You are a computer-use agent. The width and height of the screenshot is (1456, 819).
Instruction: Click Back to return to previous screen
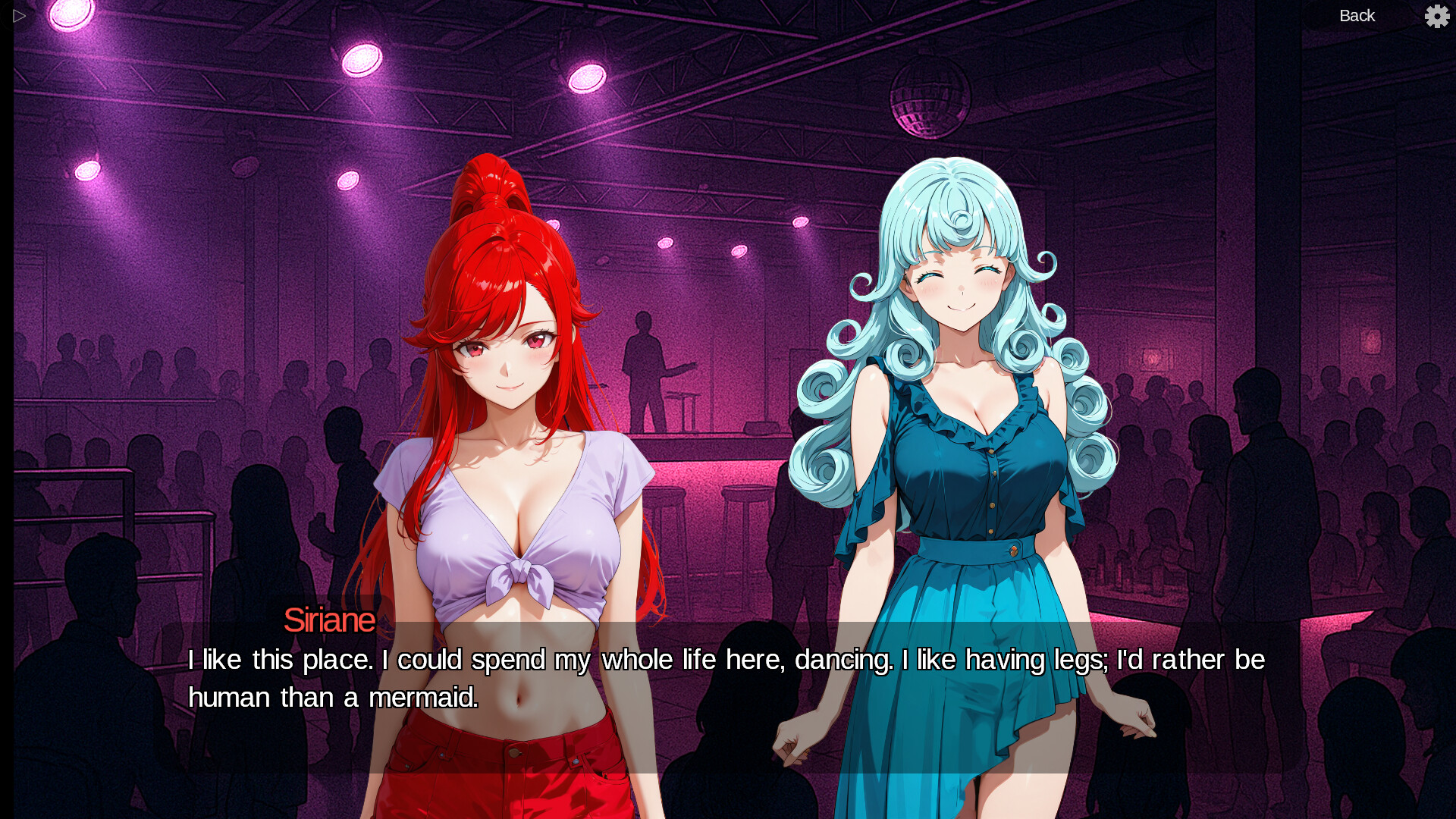[x=1357, y=15]
